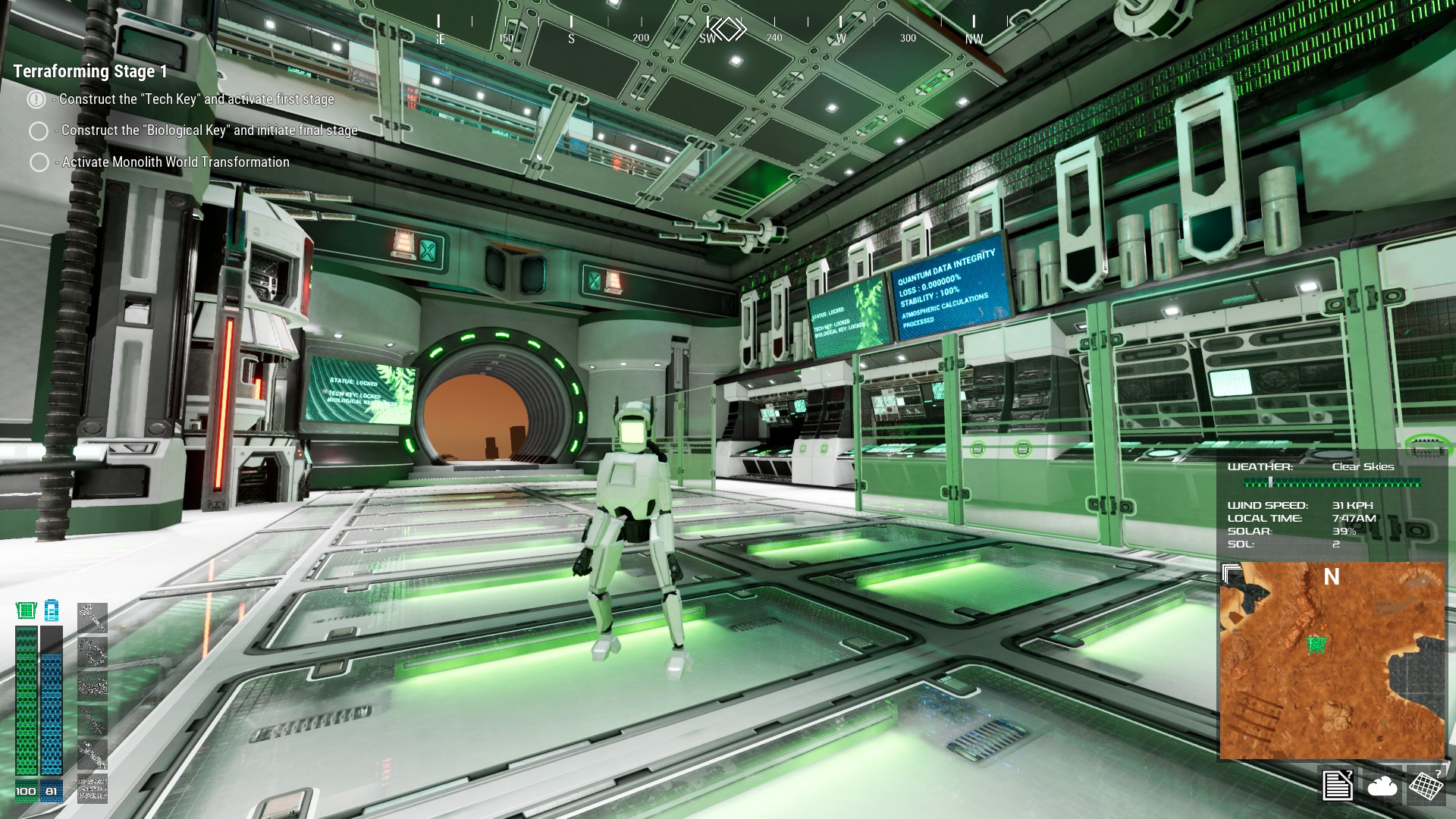Open the notes document icon
The width and height of the screenshot is (1456, 819).
(x=1337, y=785)
